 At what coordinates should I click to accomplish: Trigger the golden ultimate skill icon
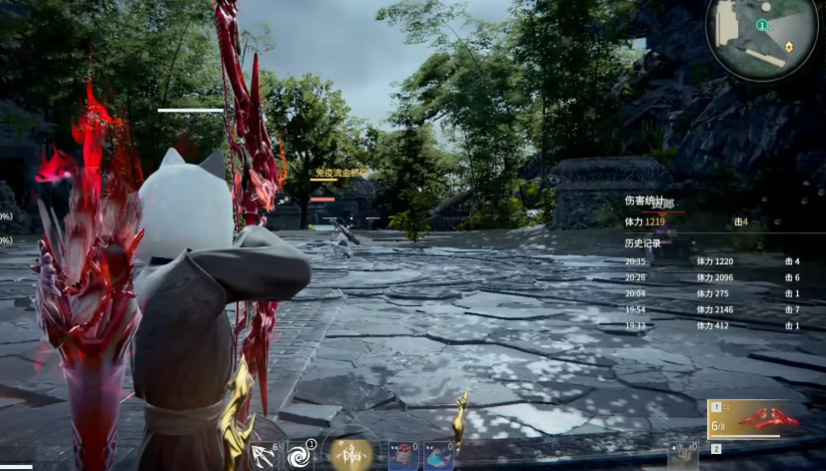pos(352,453)
